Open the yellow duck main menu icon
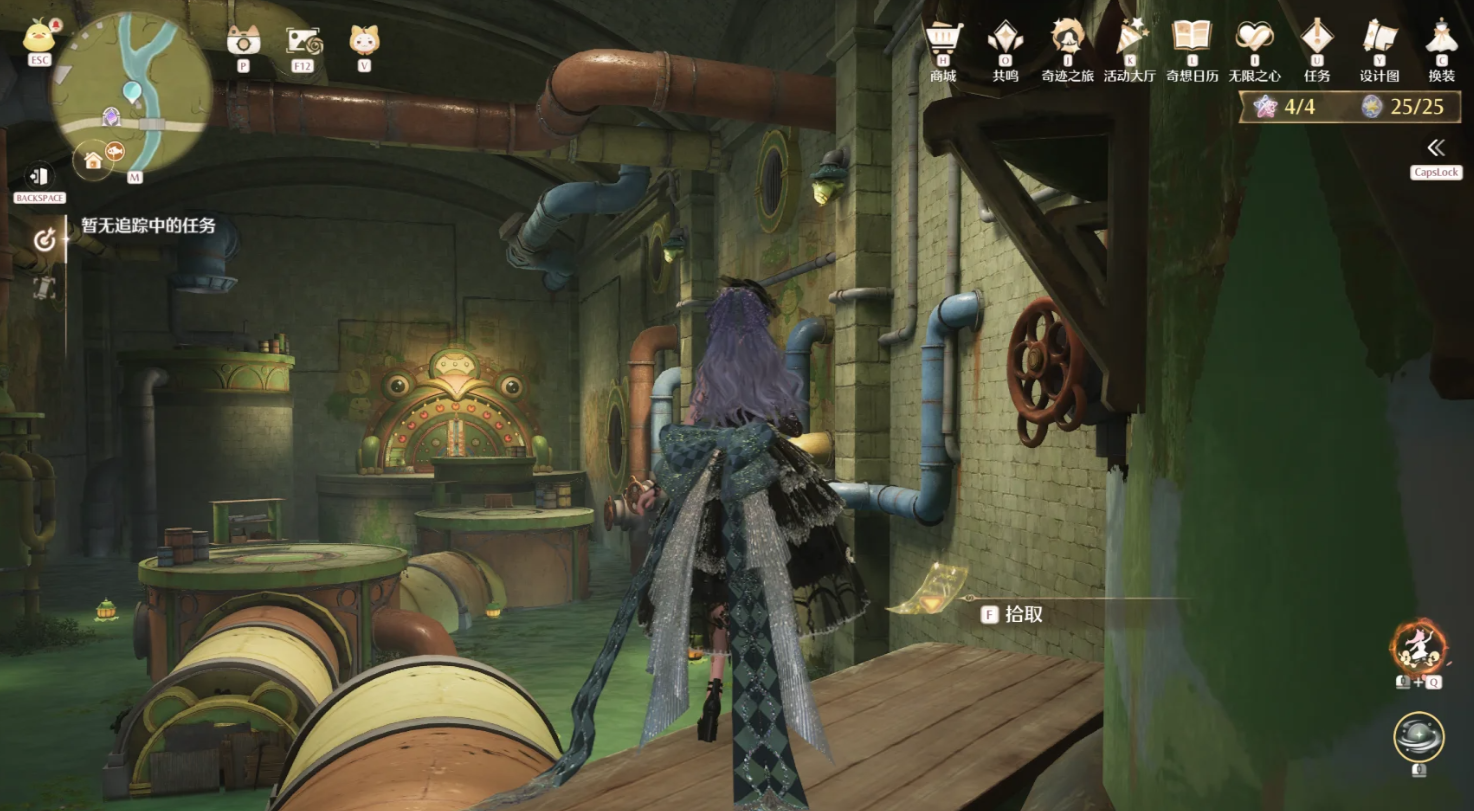The width and height of the screenshot is (1474, 811). (x=39, y=36)
